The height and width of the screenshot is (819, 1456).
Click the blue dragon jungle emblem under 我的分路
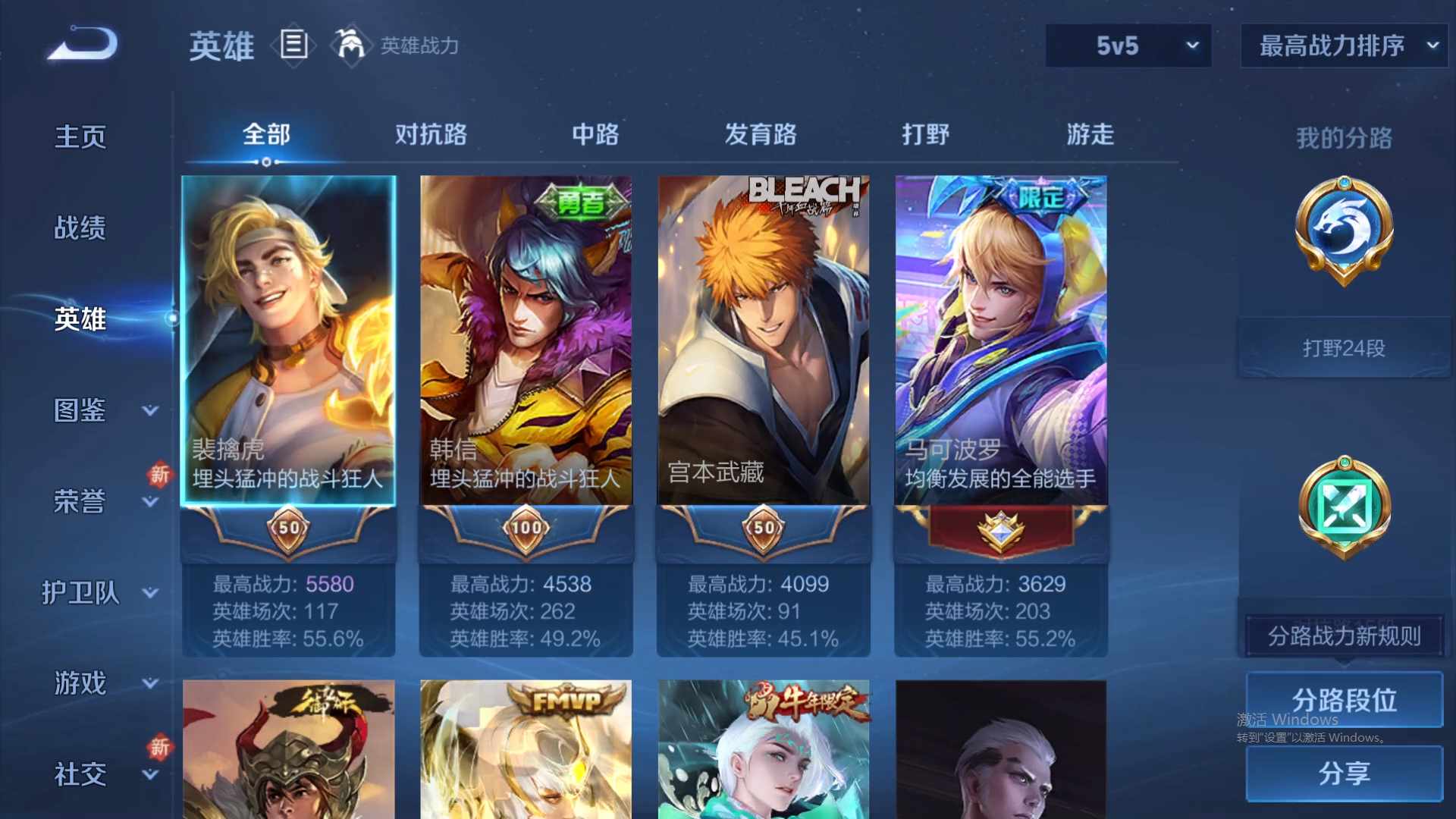[x=1343, y=231]
